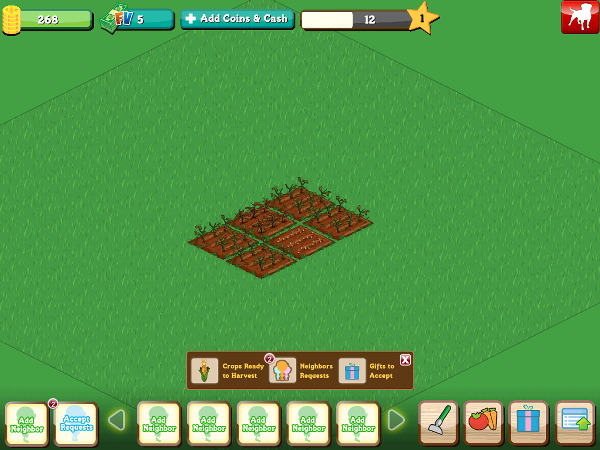This screenshot has width=600, height=450.
Task: Open the Neighbors Requests notification
Action: point(301,371)
